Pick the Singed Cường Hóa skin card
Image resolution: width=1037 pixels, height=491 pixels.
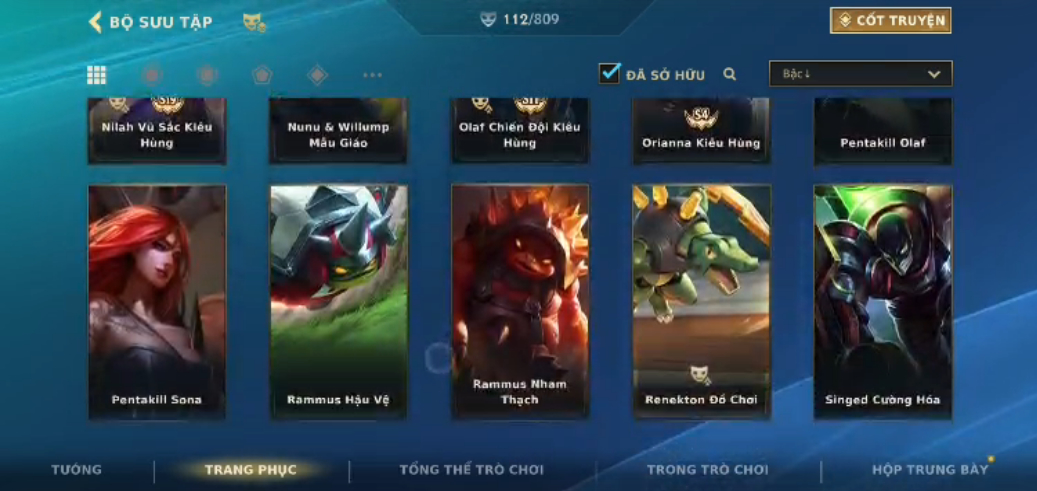click(882, 300)
